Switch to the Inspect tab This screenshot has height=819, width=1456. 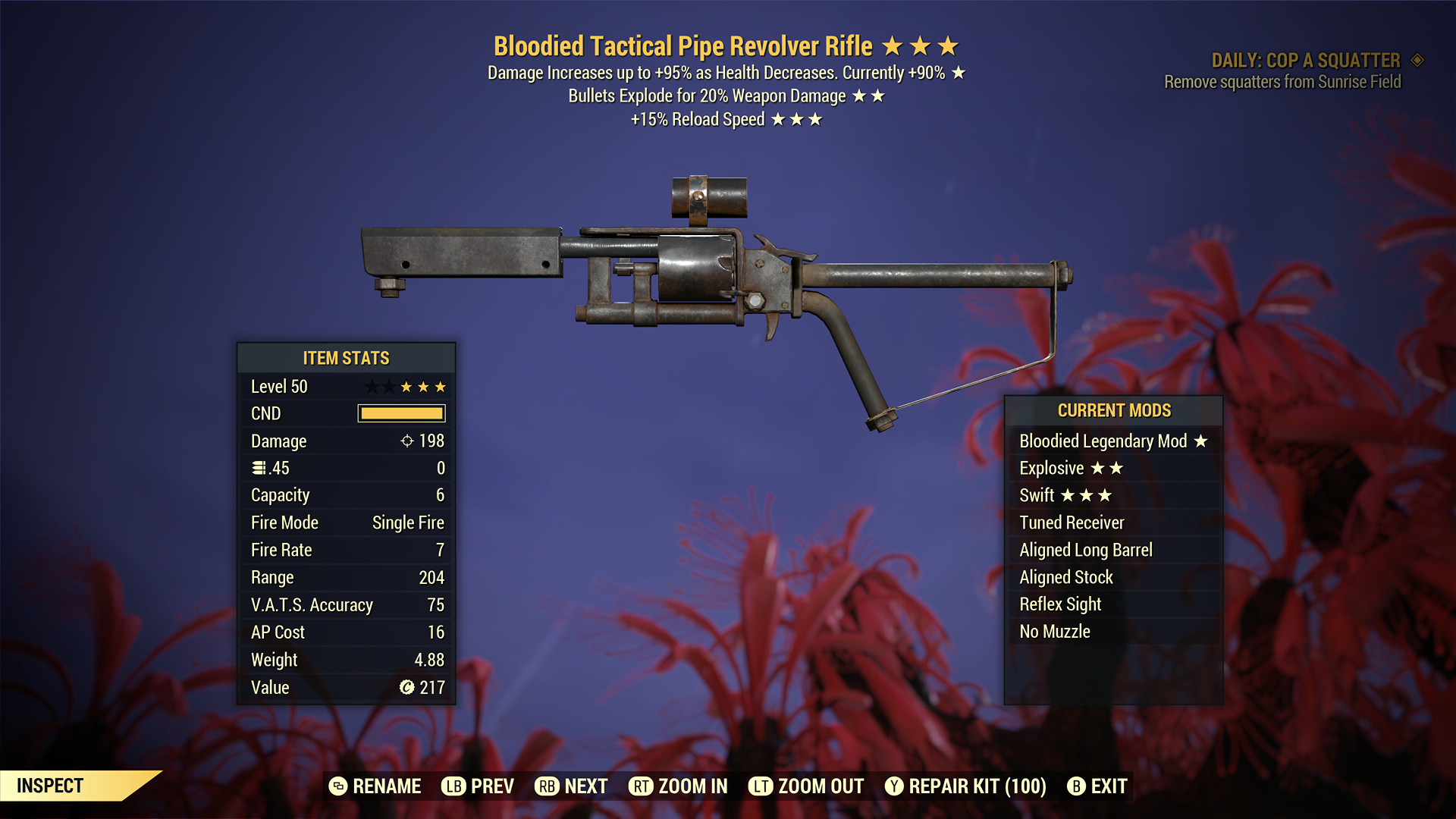click(x=49, y=786)
